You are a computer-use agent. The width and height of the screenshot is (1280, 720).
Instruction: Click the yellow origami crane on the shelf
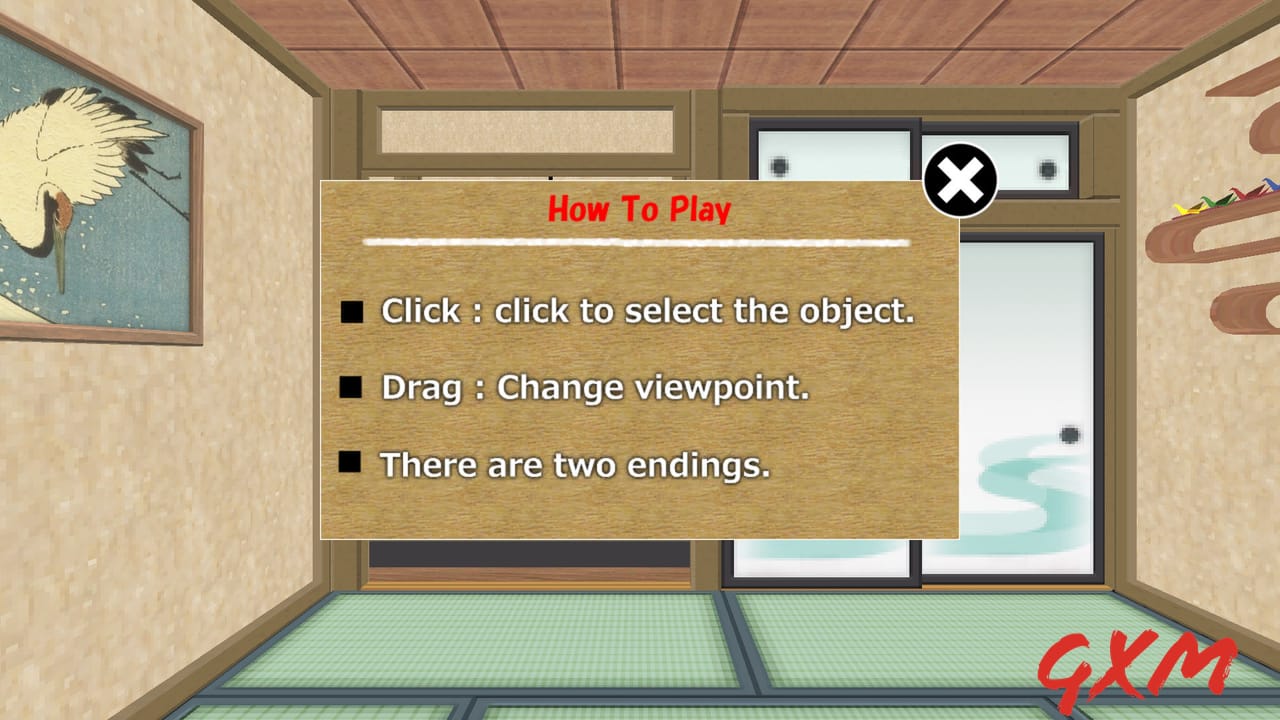pyautogui.click(x=1184, y=208)
